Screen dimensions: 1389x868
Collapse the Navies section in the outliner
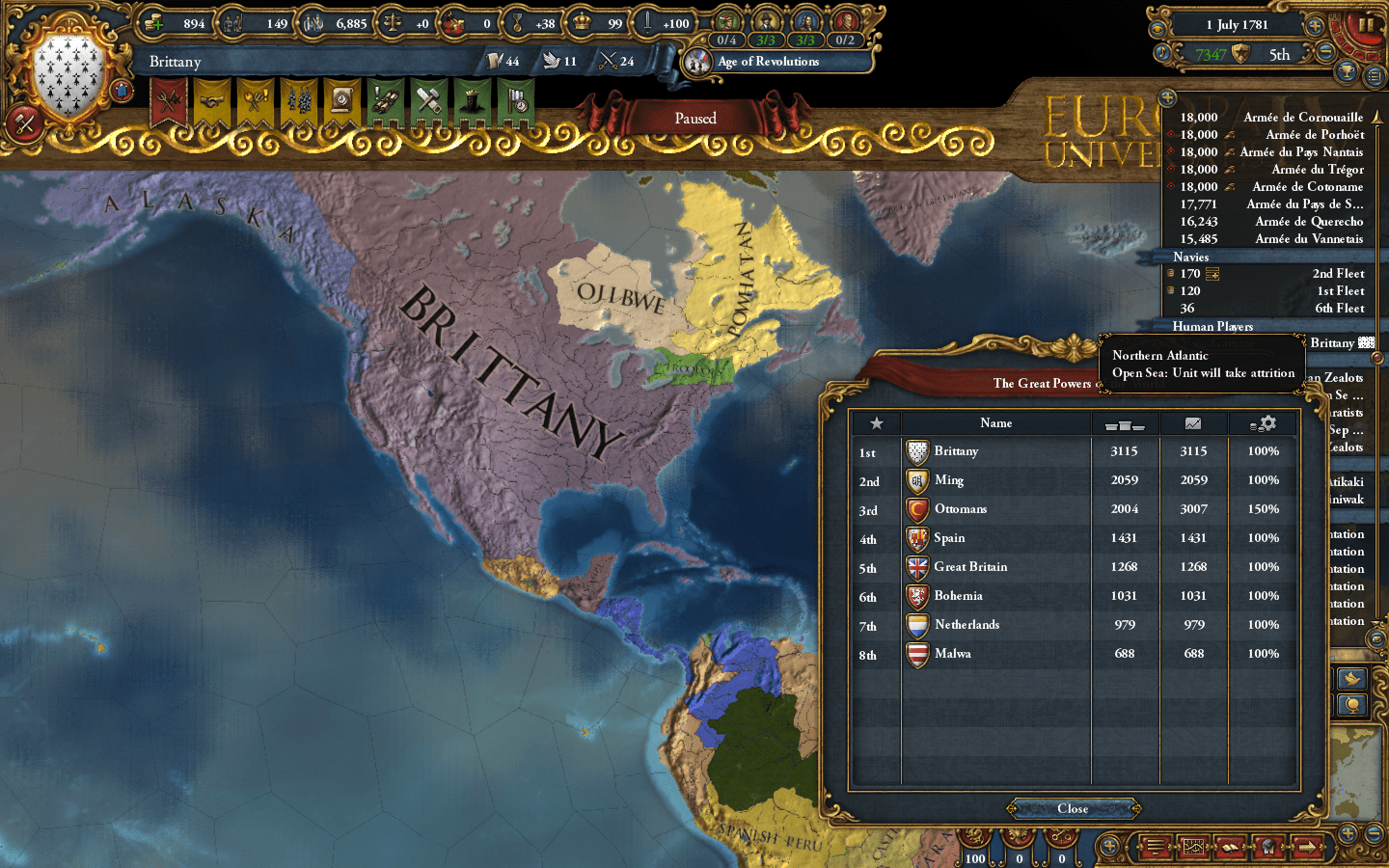(x=1190, y=258)
